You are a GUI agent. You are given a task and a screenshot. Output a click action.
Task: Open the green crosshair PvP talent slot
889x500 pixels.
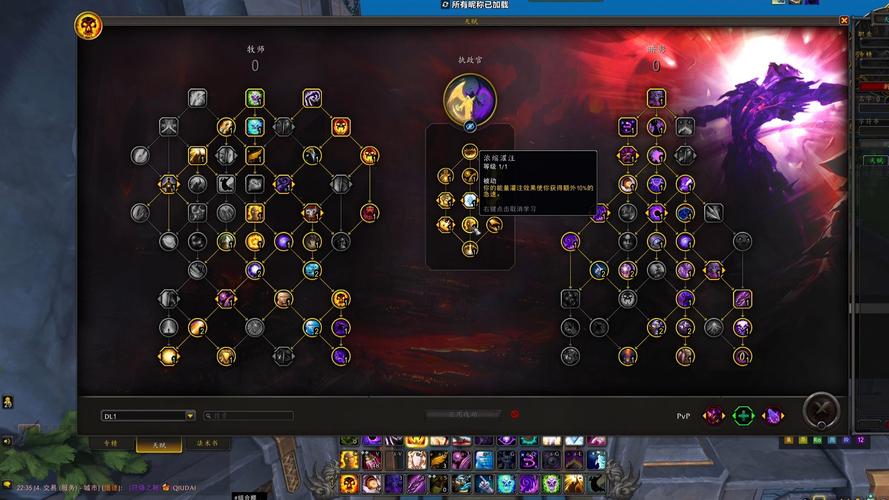[742, 415]
